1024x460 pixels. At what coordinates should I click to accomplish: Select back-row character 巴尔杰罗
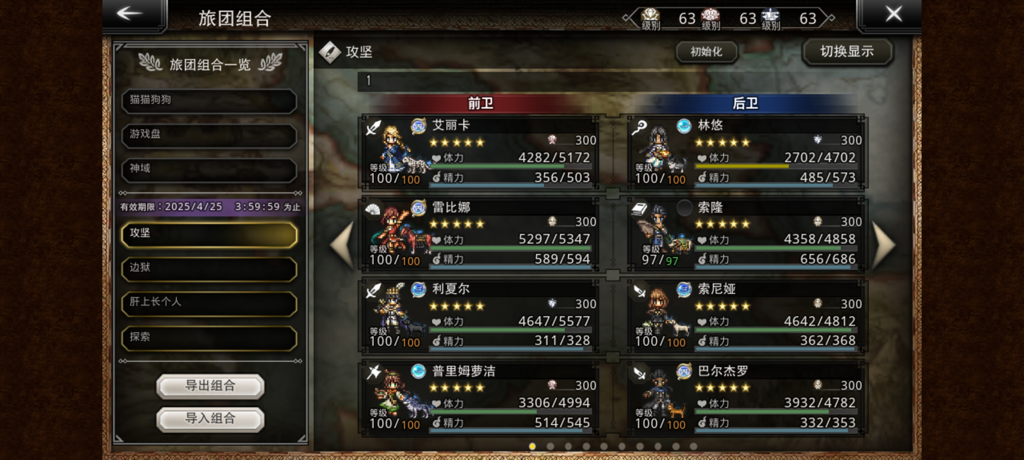tap(747, 397)
